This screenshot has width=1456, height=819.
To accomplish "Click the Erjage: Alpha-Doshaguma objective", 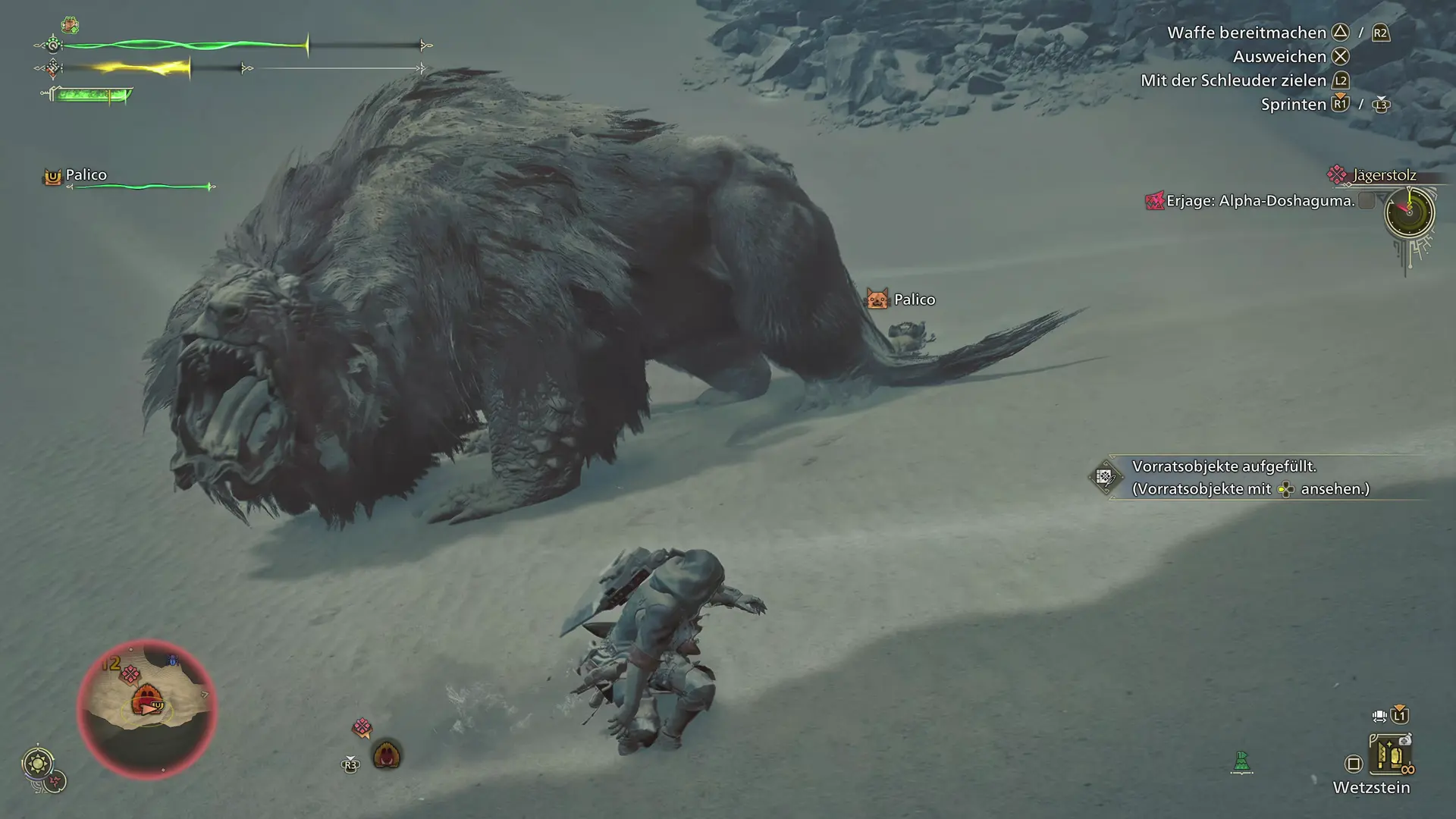I will pyautogui.click(x=1260, y=201).
